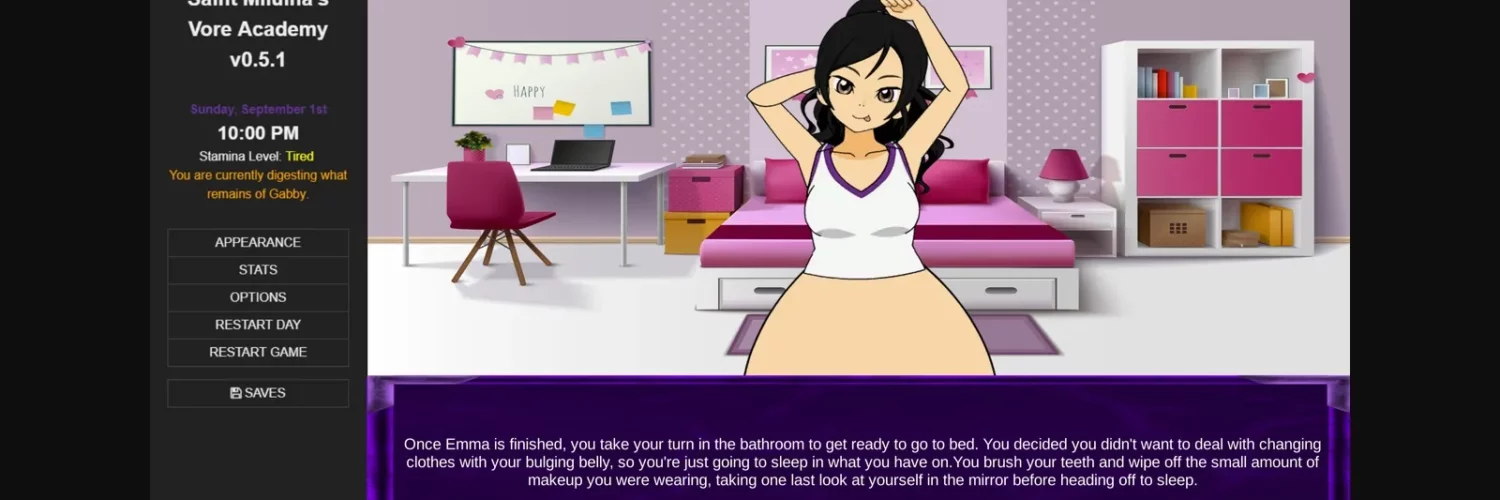Image resolution: width=1500 pixels, height=500 pixels.
Task: Show the Stats panel
Action: pos(258,270)
